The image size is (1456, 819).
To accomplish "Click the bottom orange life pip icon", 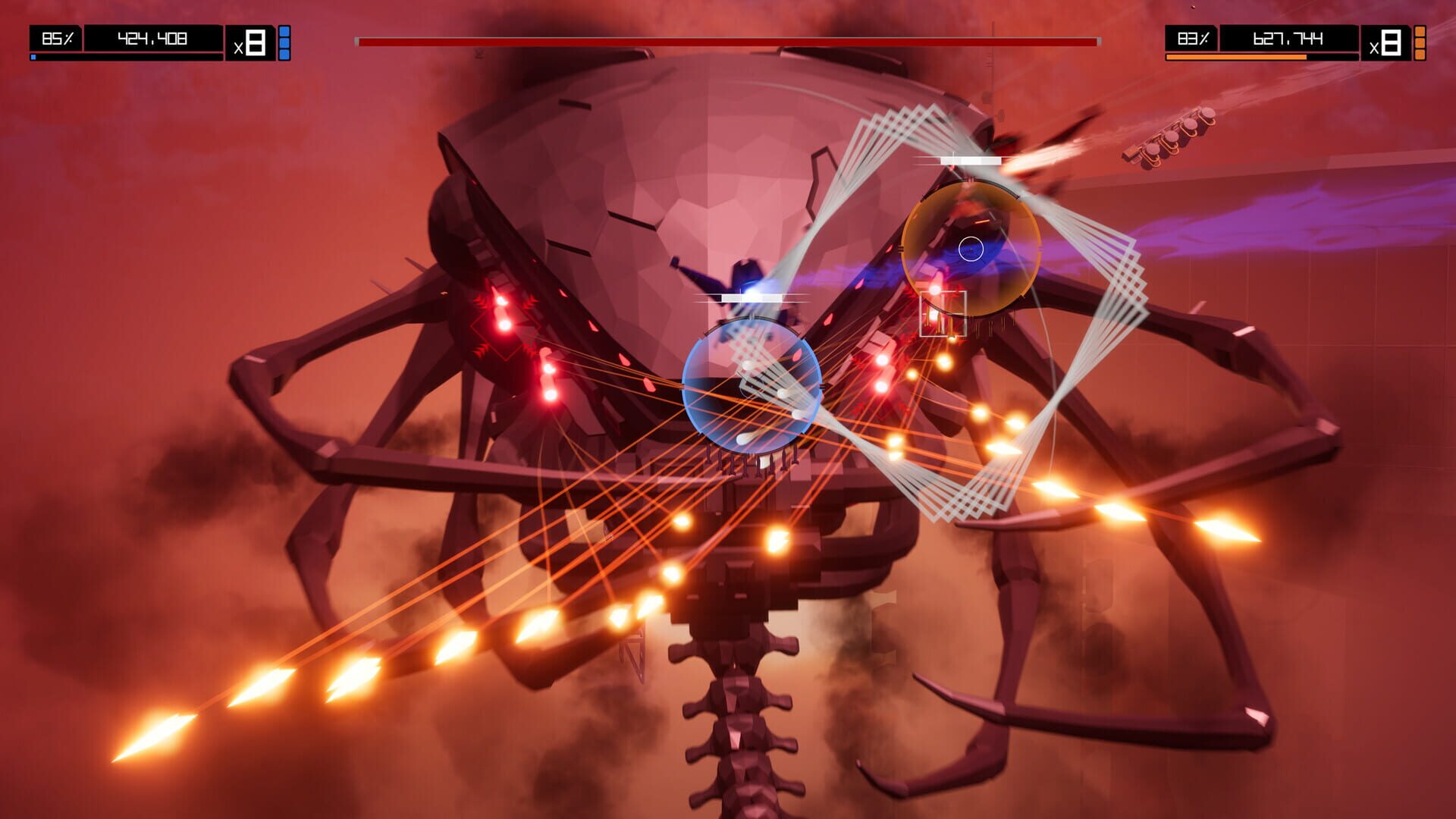I will pyautogui.click(x=1421, y=55).
